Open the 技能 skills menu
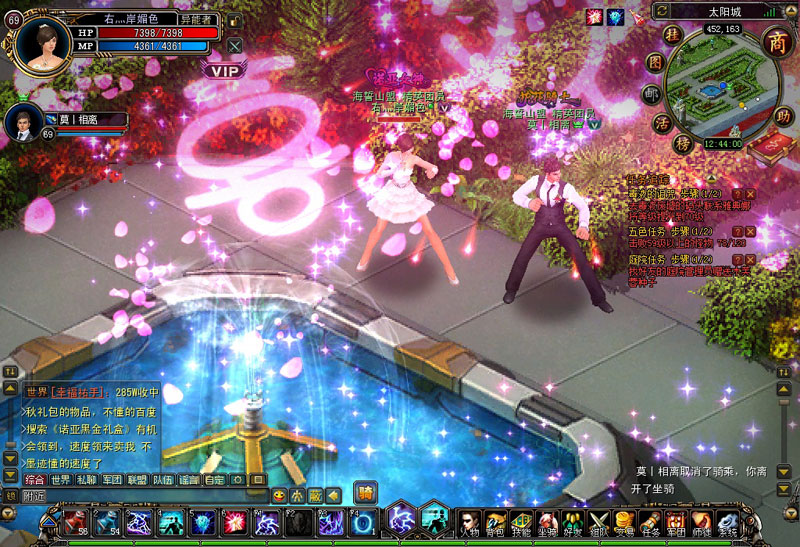The width and height of the screenshot is (800, 547). [x=520, y=522]
